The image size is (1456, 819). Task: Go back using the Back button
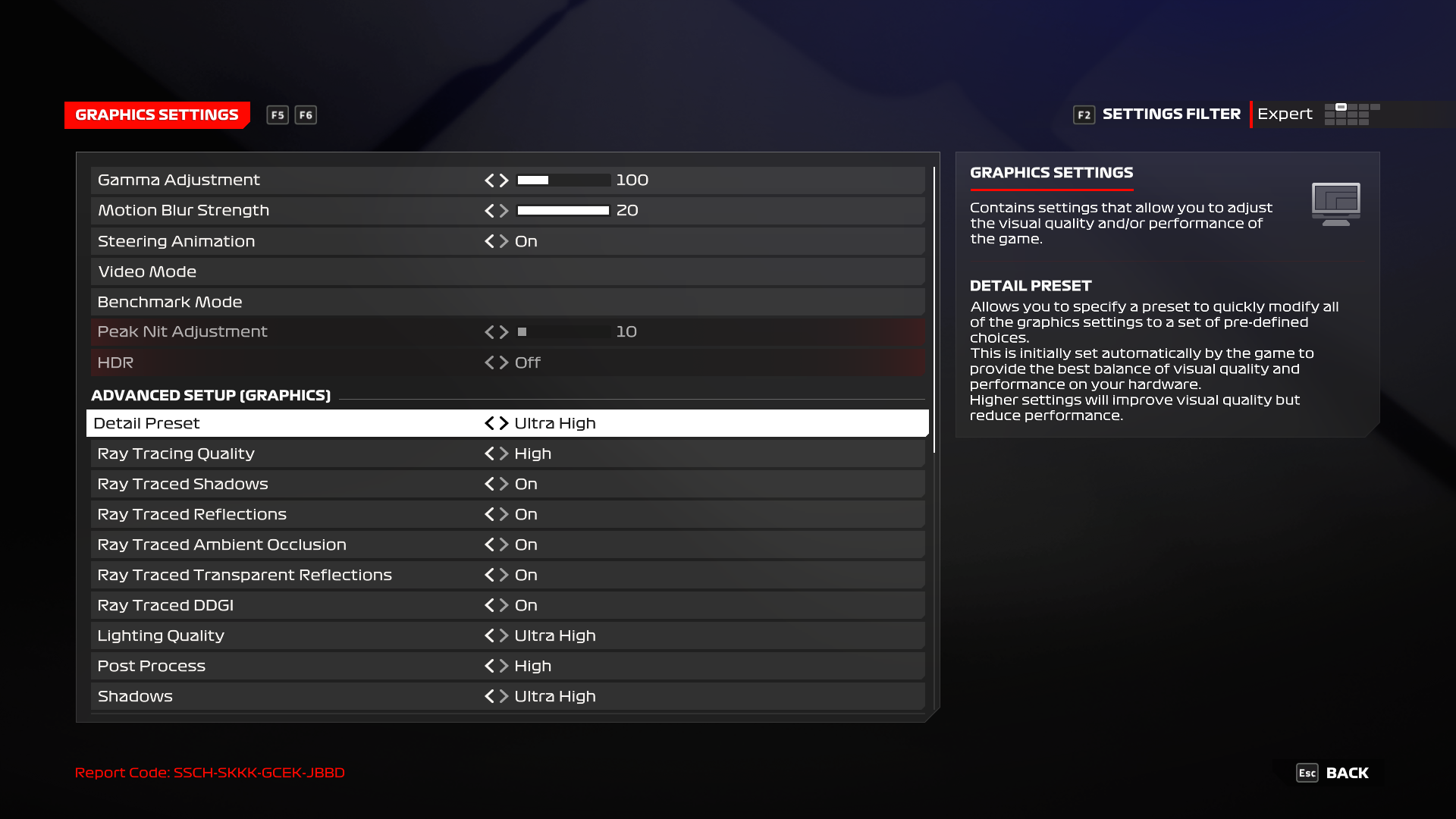coord(1333,773)
